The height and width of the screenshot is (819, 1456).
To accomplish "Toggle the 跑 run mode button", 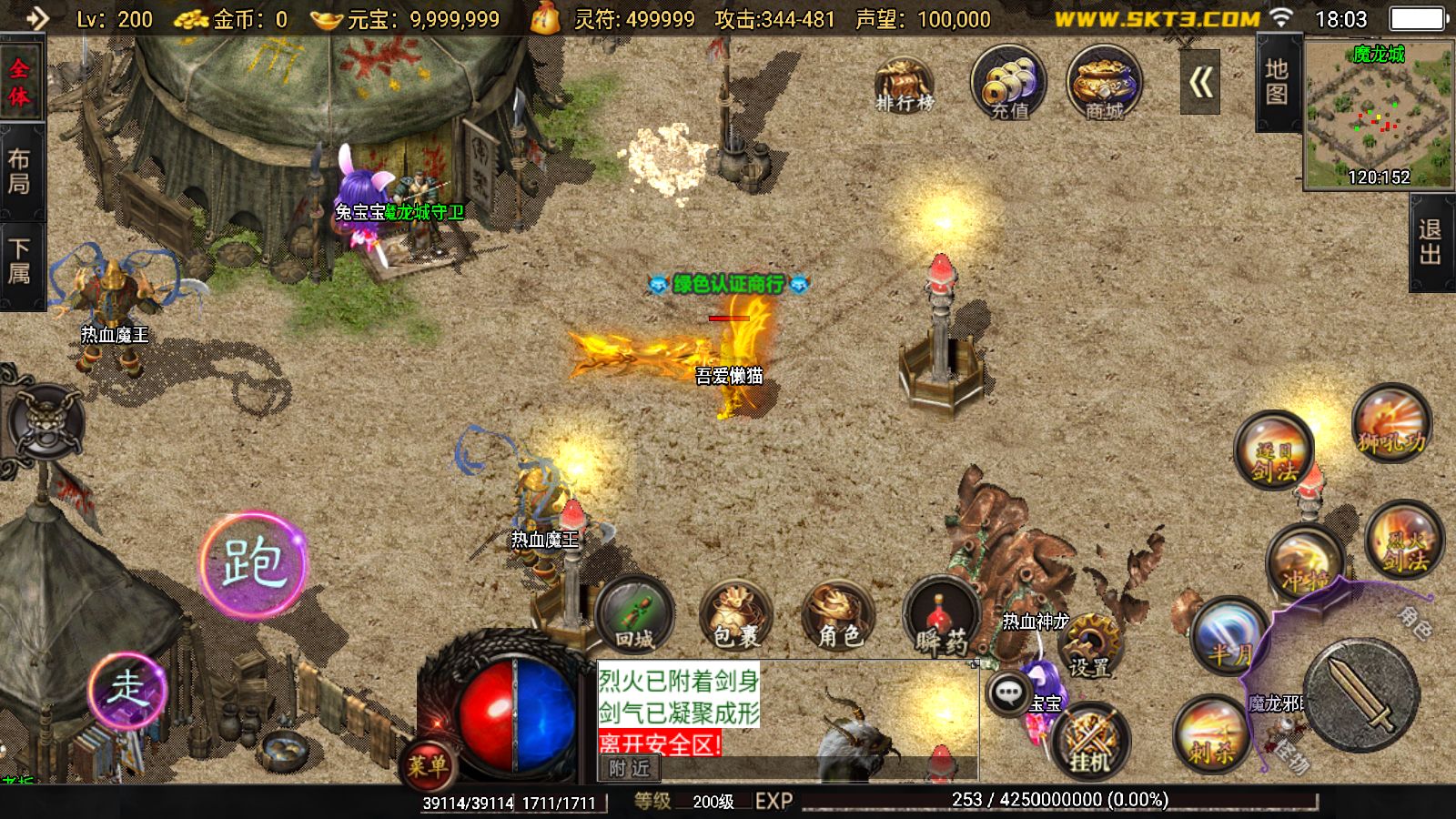I will [254, 563].
